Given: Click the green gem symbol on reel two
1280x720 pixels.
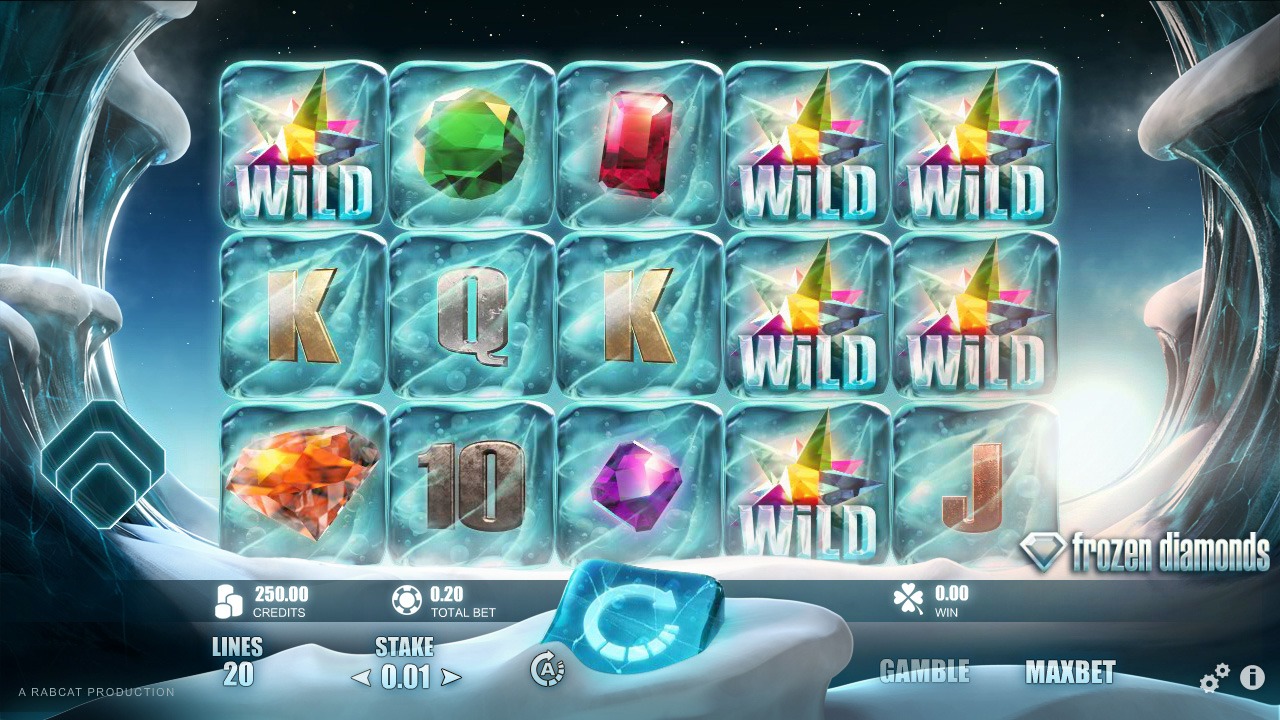Looking at the screenshot, I should pyautogui.click(x=471, y=144).
